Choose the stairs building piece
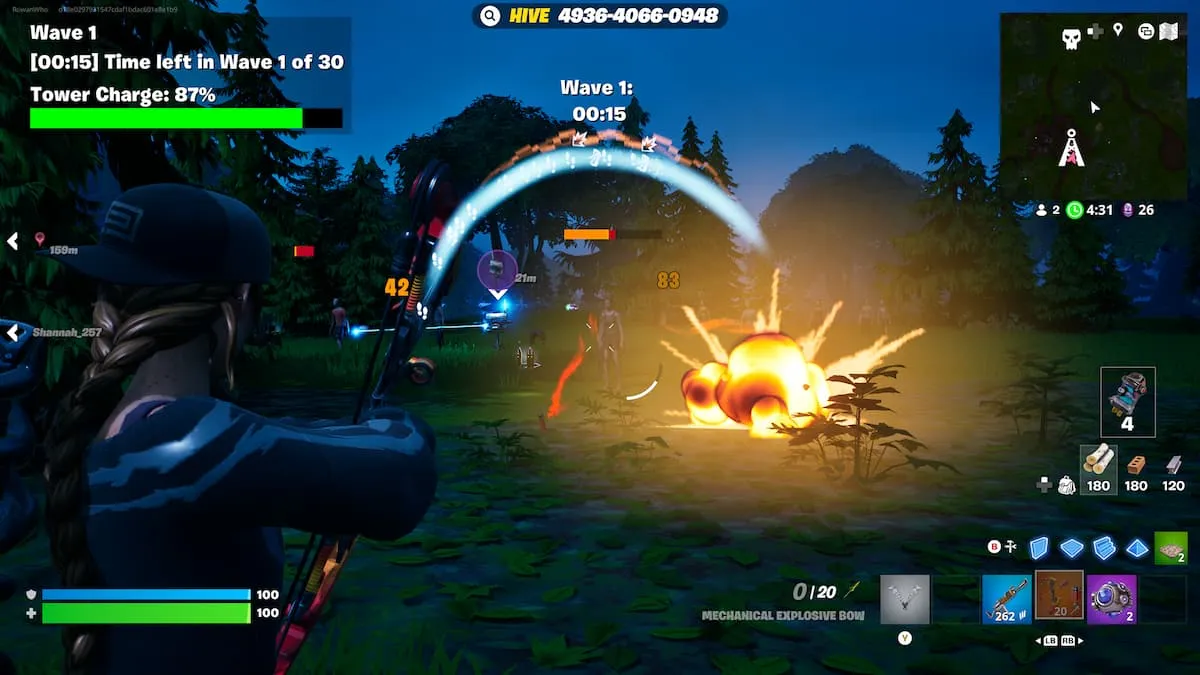The image size is (1200, 675). [x=1105, y=548]
